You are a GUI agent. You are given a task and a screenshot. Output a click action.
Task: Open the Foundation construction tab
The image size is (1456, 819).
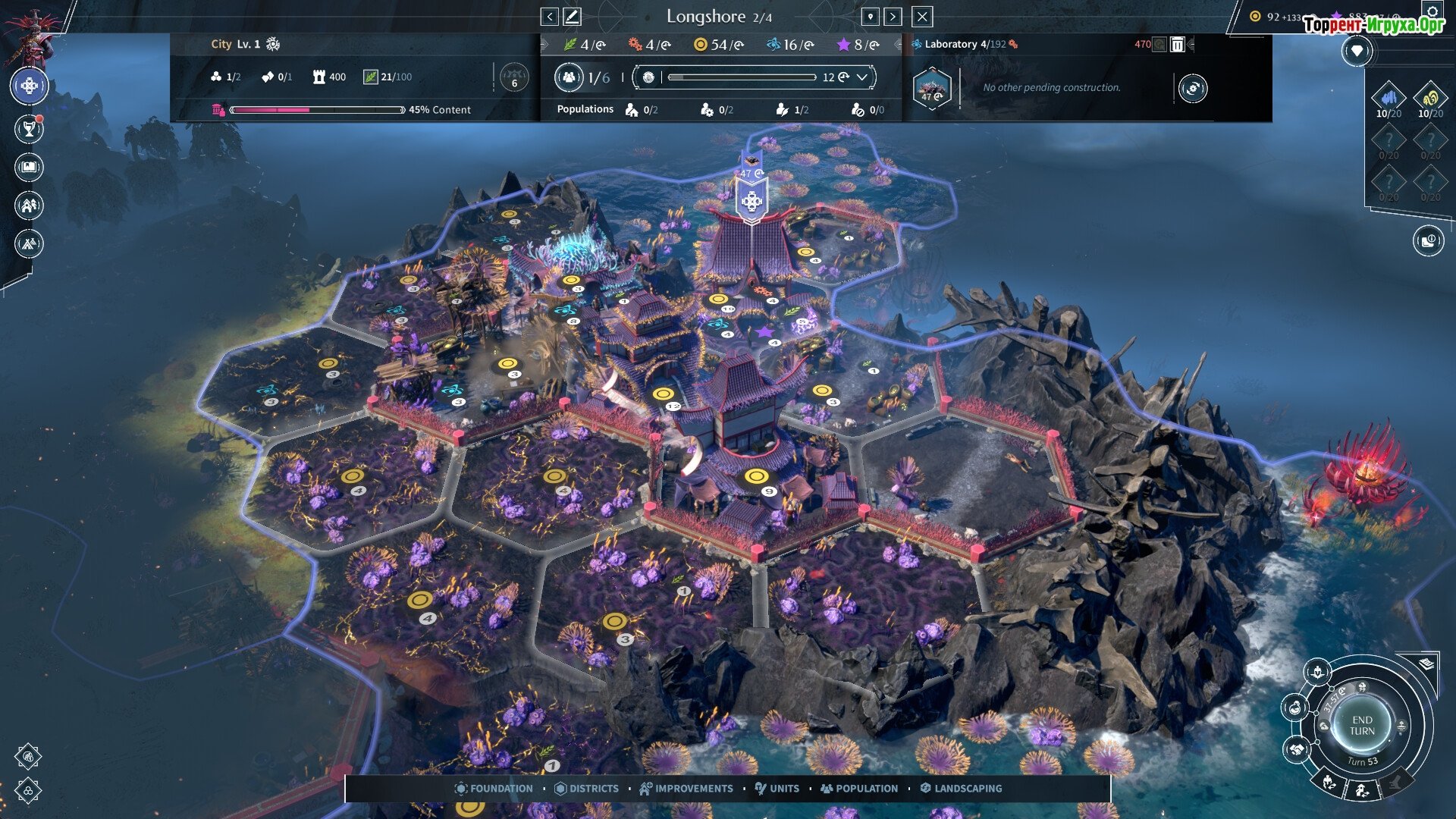494,789
